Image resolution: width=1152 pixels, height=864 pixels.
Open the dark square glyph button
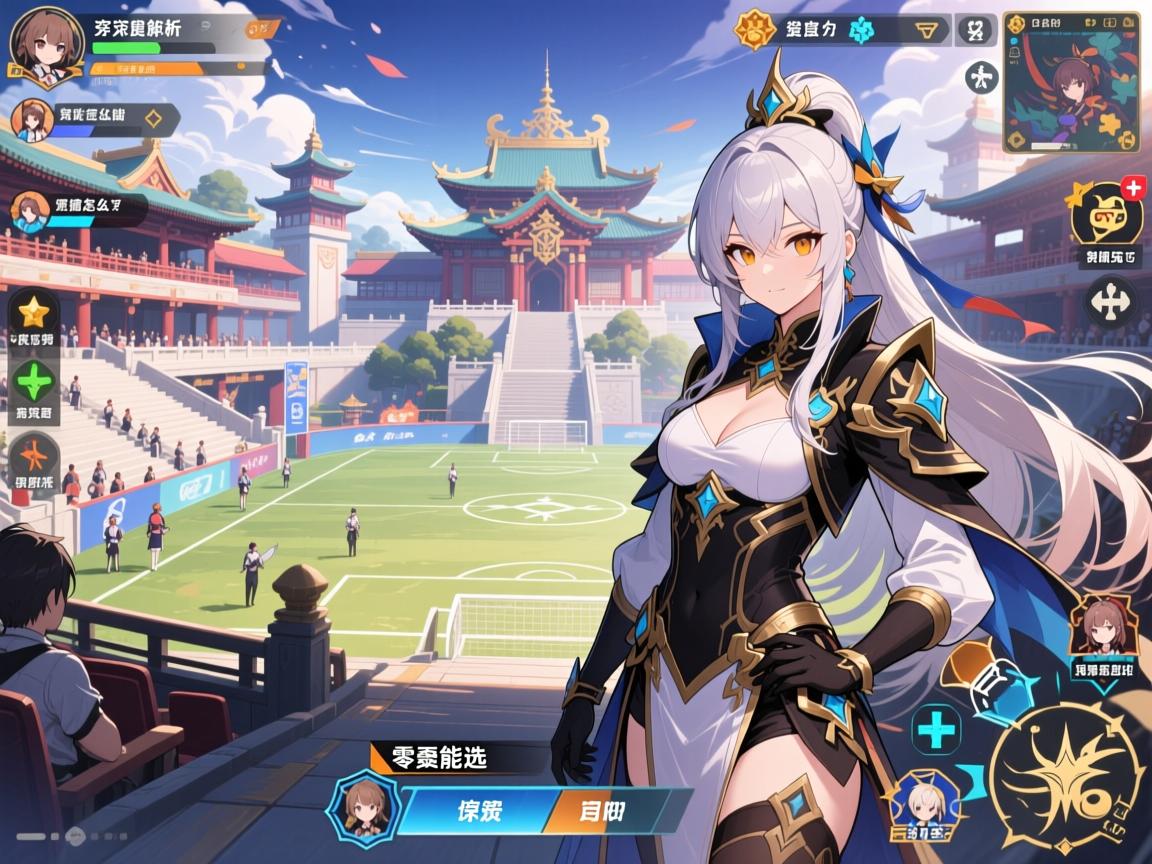(x=976, y=30)
